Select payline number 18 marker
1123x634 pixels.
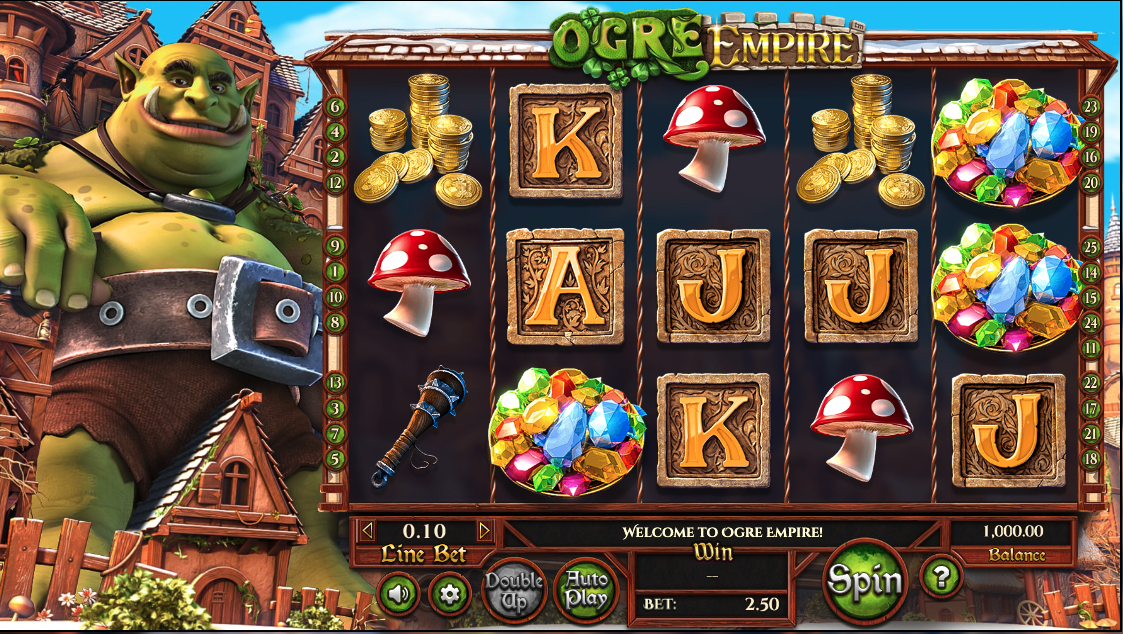(1091, 458)
